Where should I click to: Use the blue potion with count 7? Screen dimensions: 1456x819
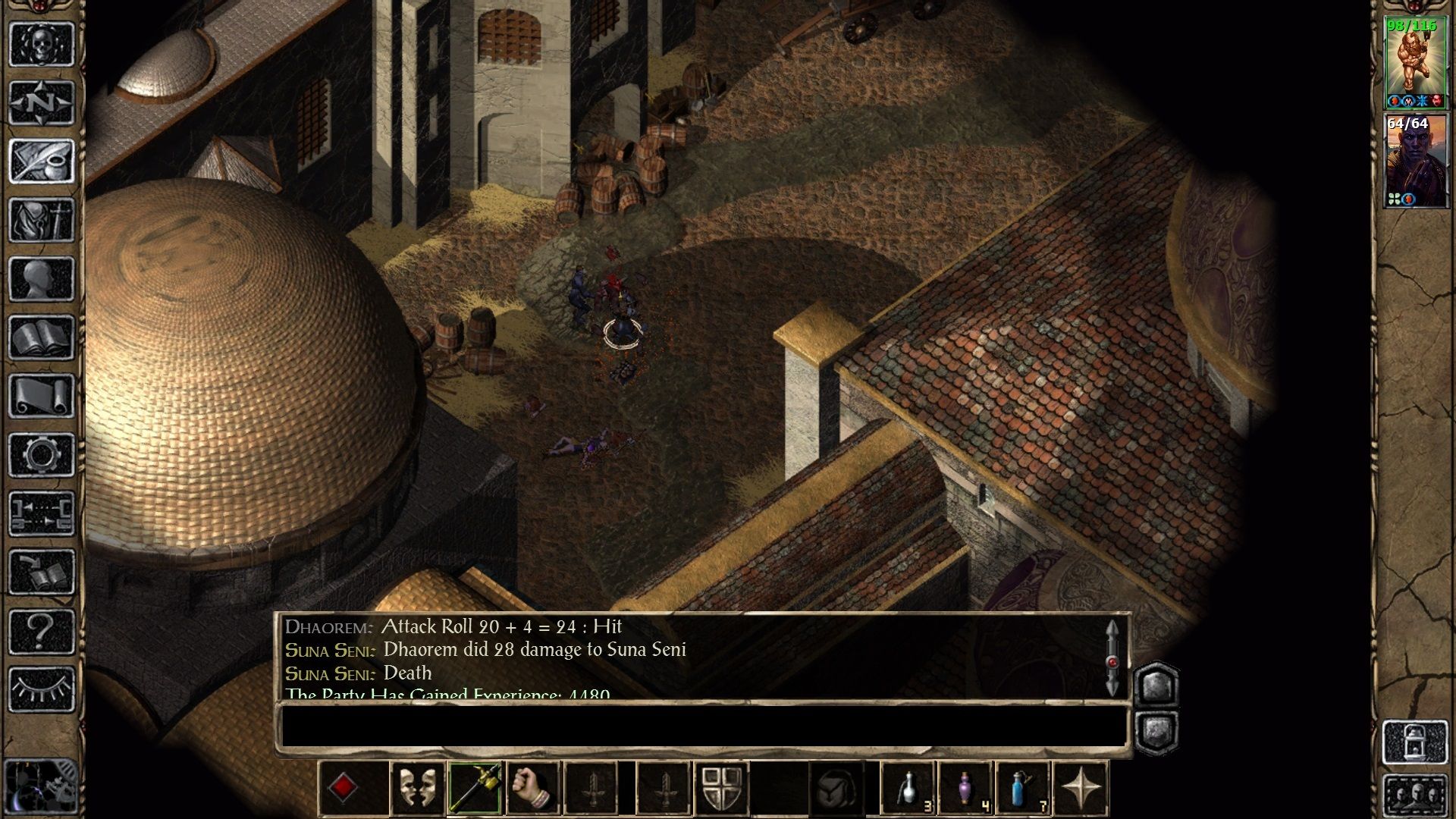1024,788
